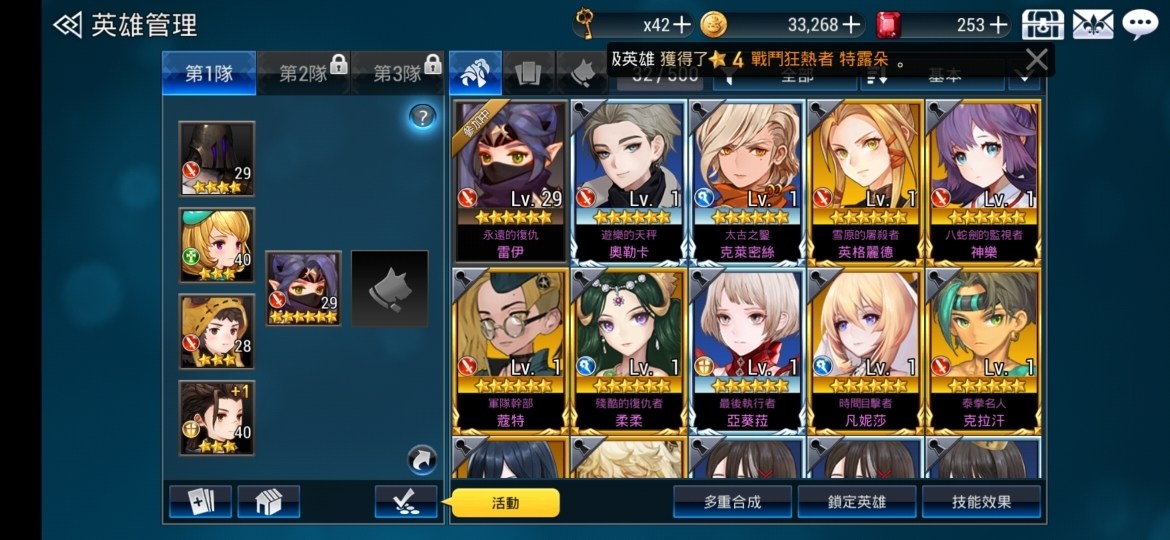Open the chat speech bubble icon
This screenshot has width=1170, height=540.
tap(1140, 24)
